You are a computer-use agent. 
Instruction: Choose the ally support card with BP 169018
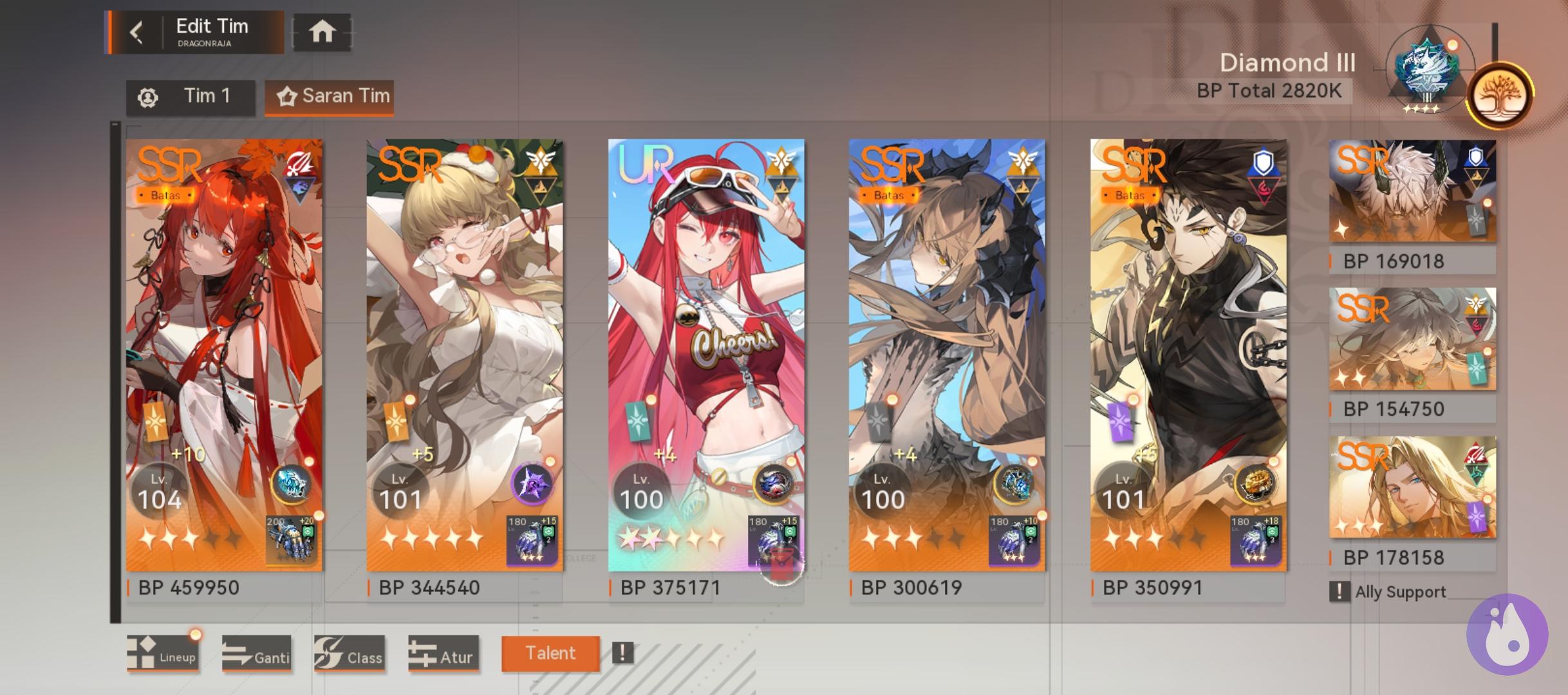1412,192
